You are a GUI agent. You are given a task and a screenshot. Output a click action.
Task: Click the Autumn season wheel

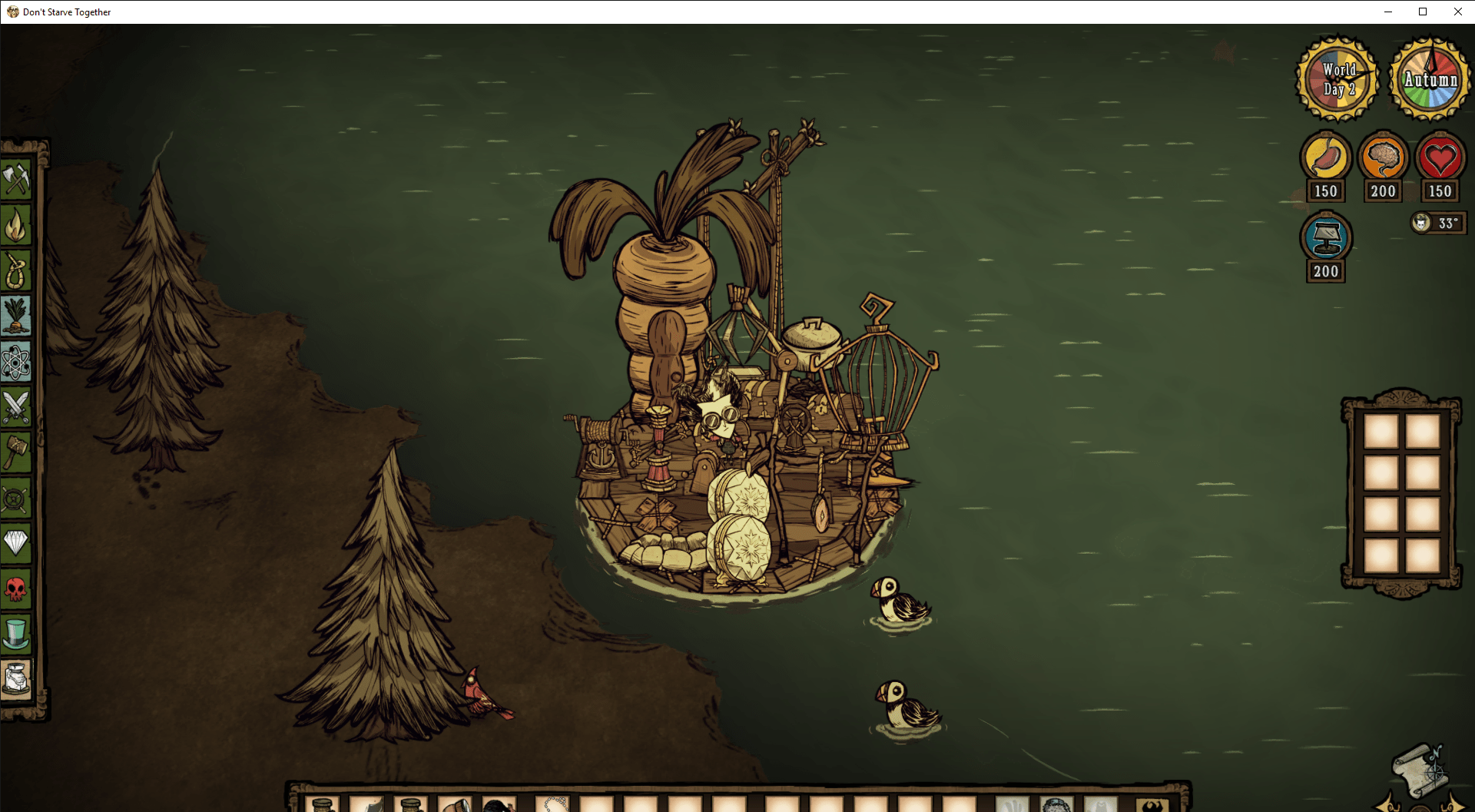point(1429,79)
